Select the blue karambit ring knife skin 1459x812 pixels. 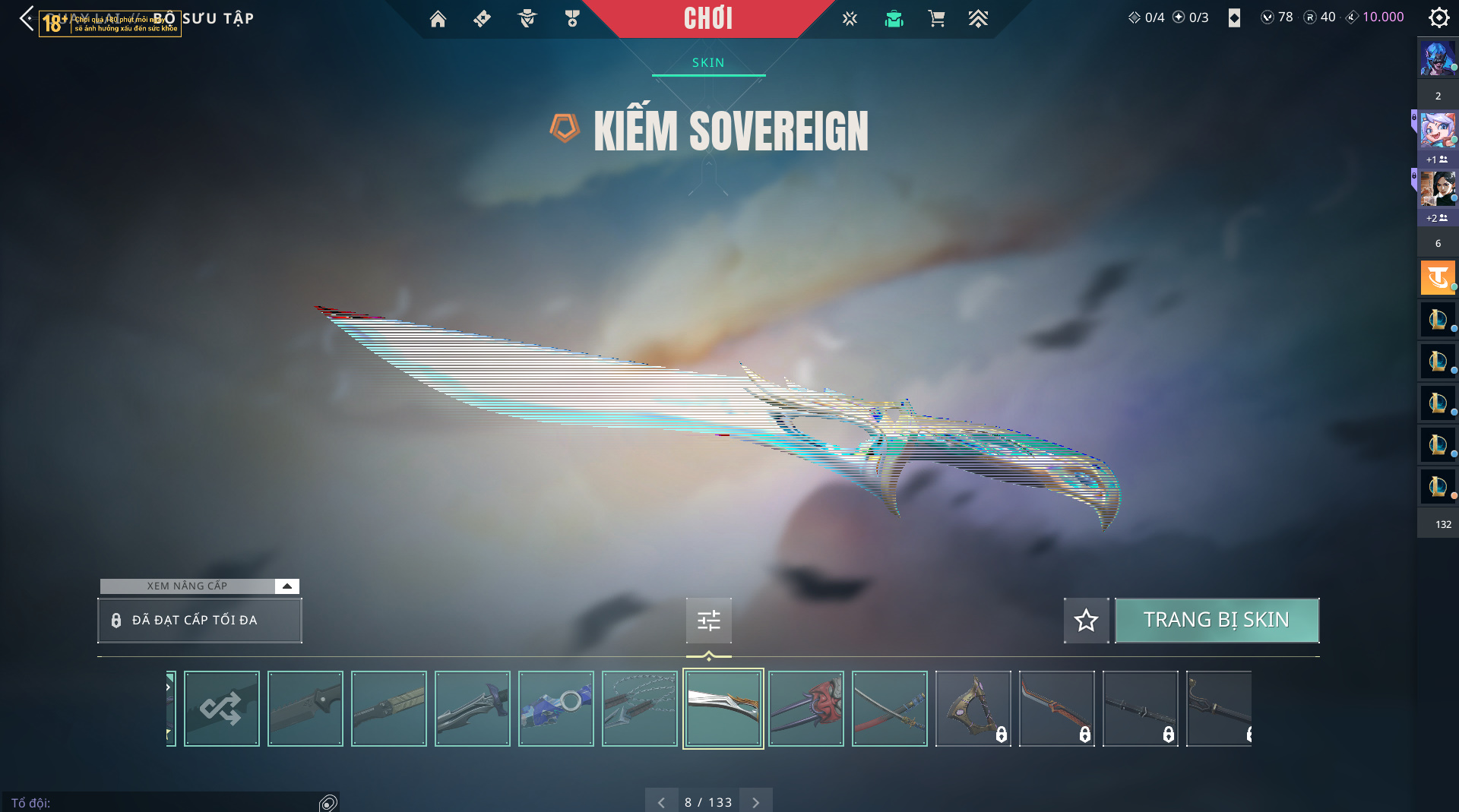coord(555,709)
